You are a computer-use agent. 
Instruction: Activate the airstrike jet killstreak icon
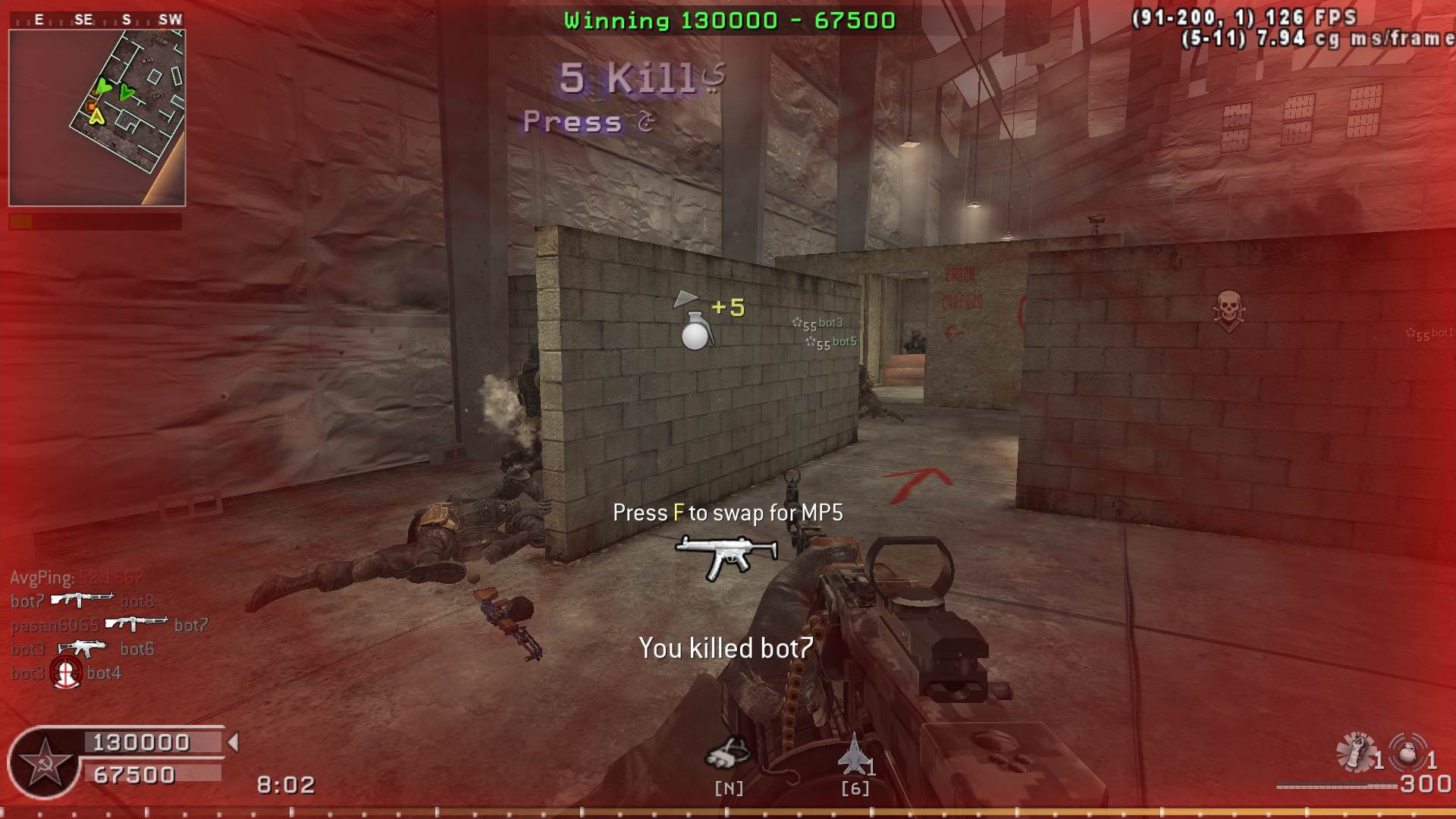(x=854, y=754)
